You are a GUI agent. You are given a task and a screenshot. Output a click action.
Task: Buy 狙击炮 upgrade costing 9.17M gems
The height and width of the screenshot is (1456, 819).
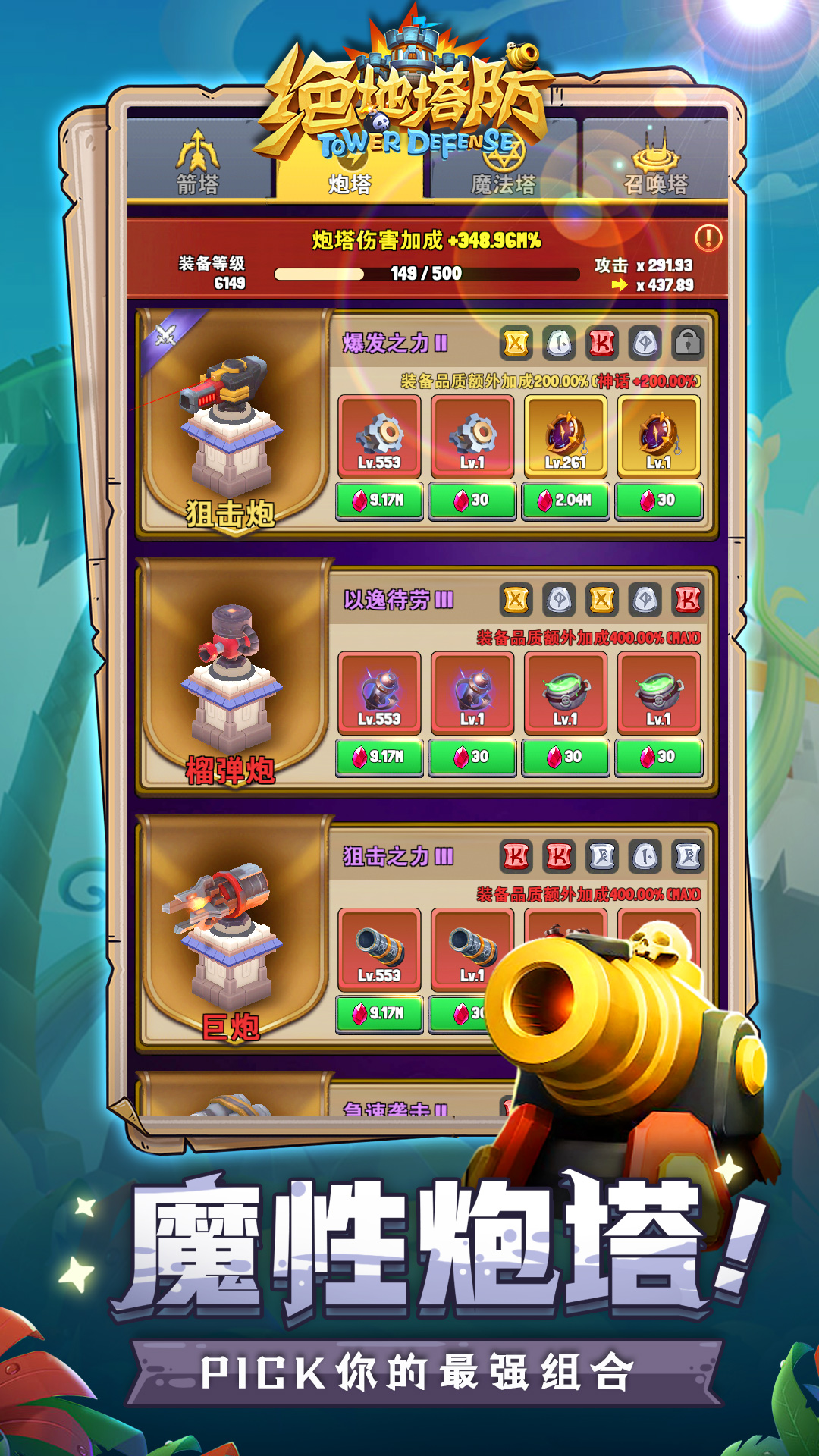[379, 500]
